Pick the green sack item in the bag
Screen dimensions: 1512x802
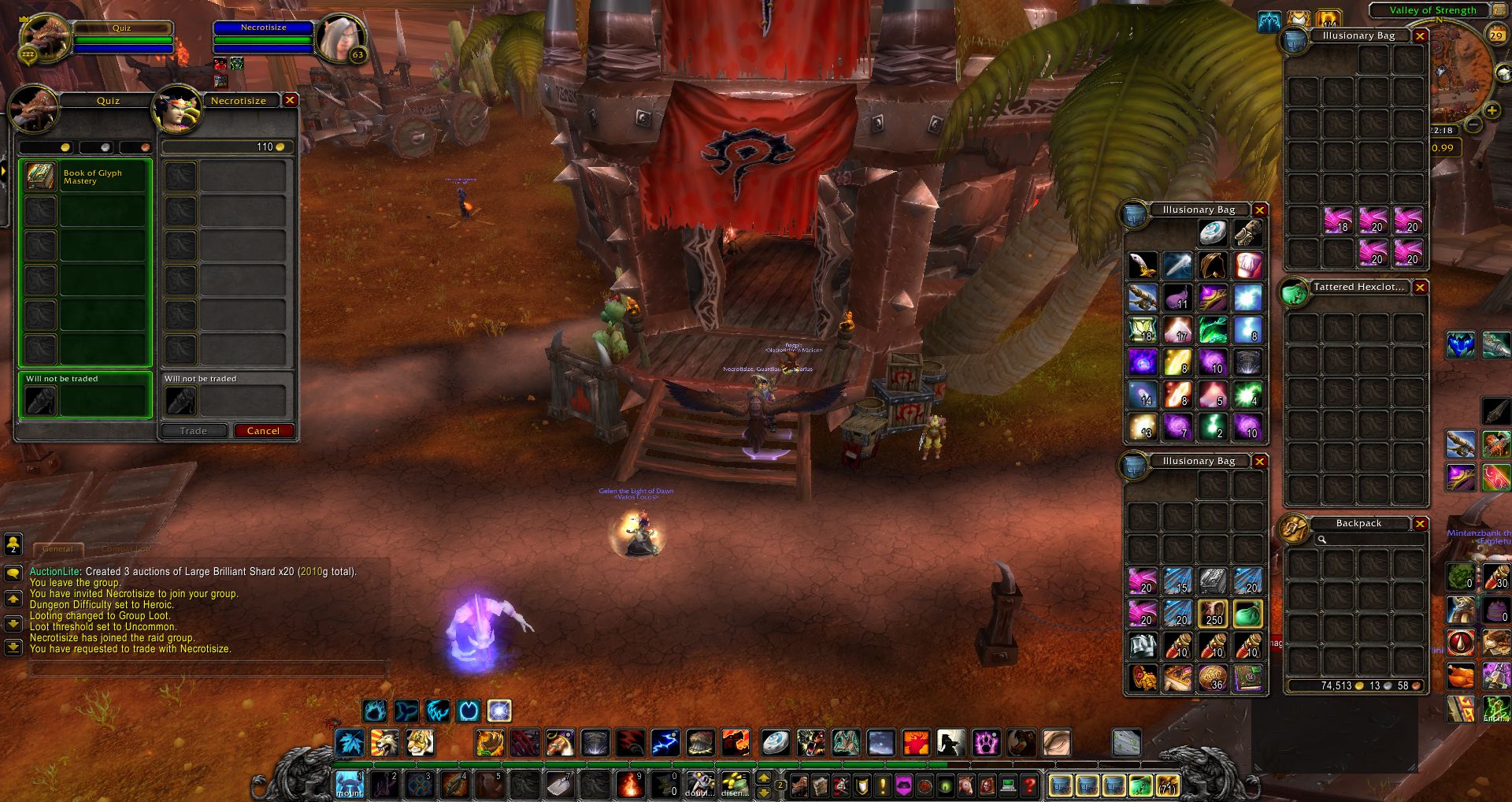point(1247,614)
